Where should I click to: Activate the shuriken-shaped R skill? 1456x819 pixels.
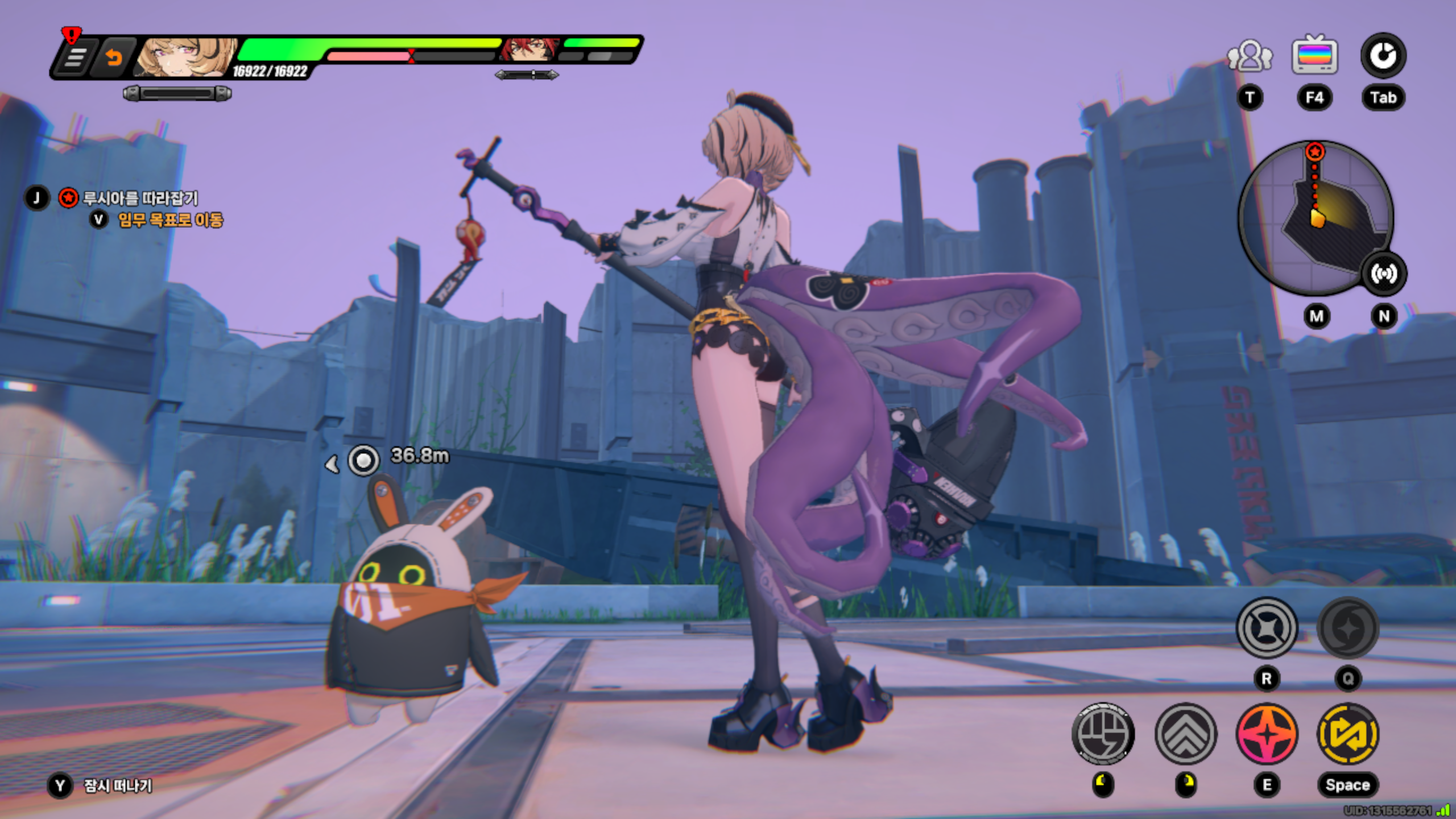[x=1267, y=628]
